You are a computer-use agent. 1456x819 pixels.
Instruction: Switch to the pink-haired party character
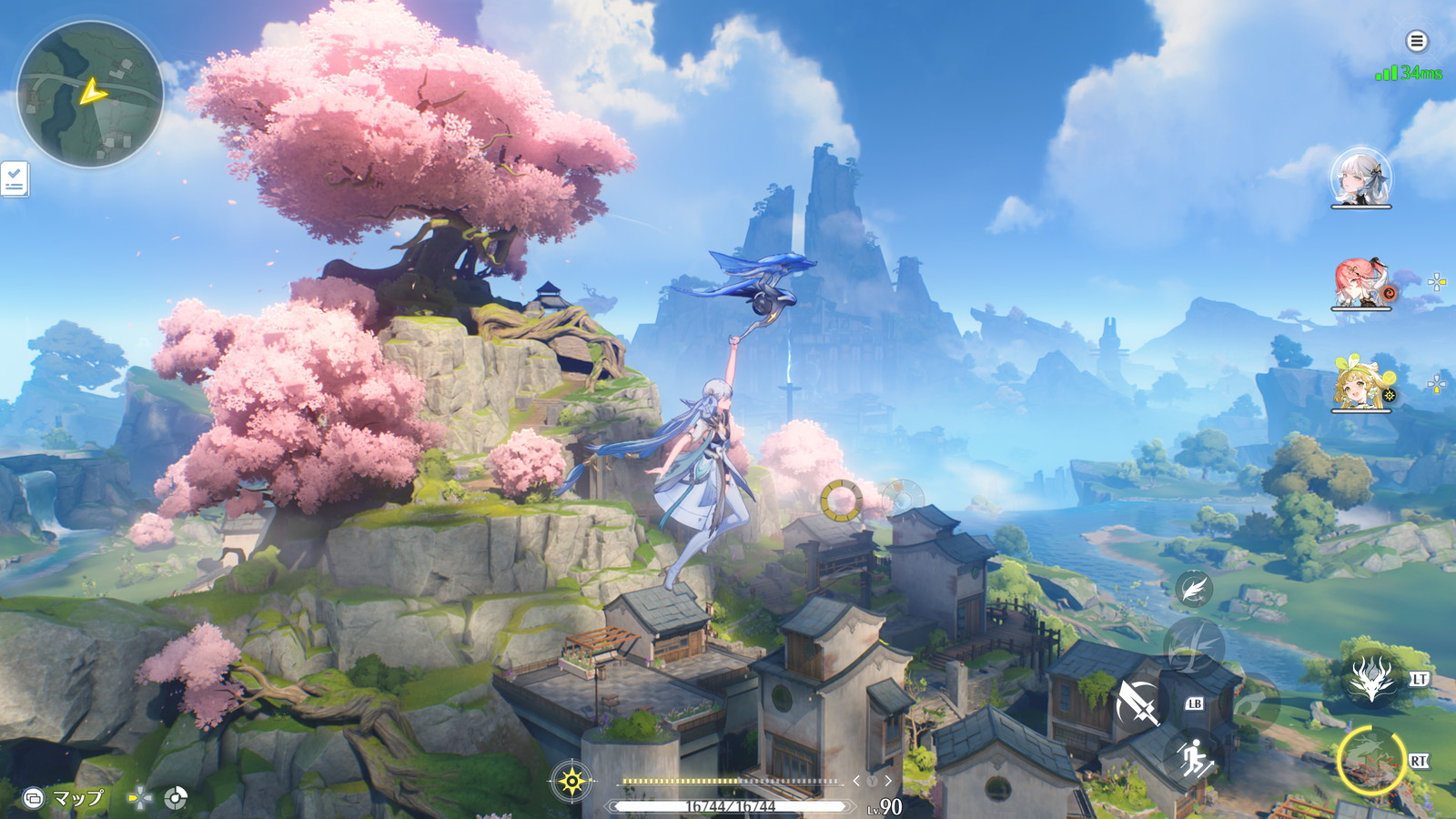(1361, 282)
